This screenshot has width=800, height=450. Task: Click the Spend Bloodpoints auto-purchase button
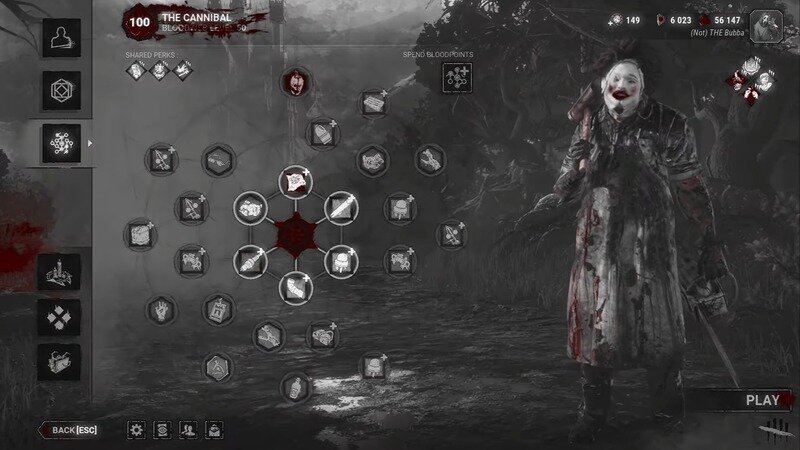[x=457, y=75]
